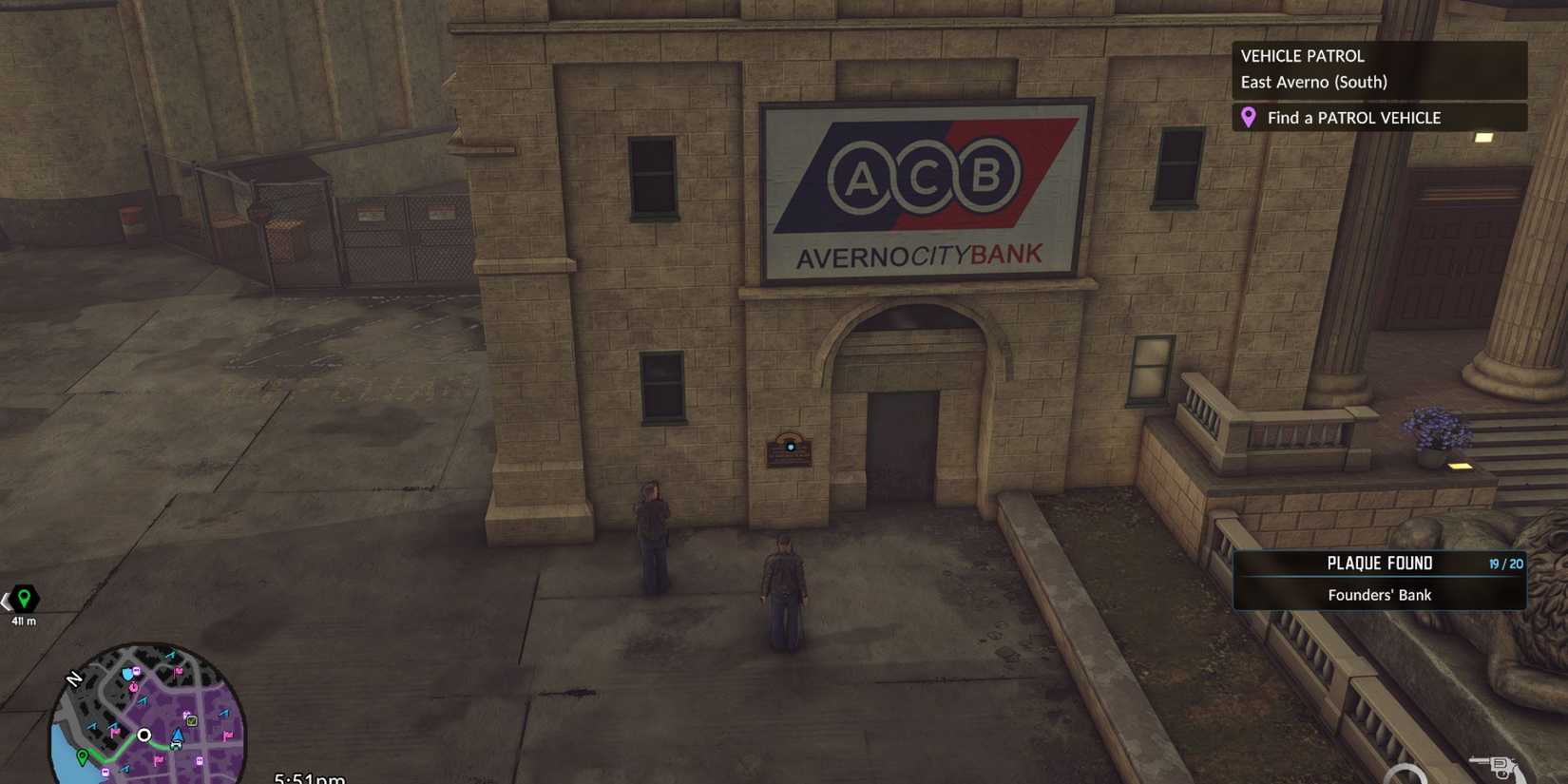Click the Founders' Bank plaque name
This screenshot has height=784, width=1568.
1379,595
